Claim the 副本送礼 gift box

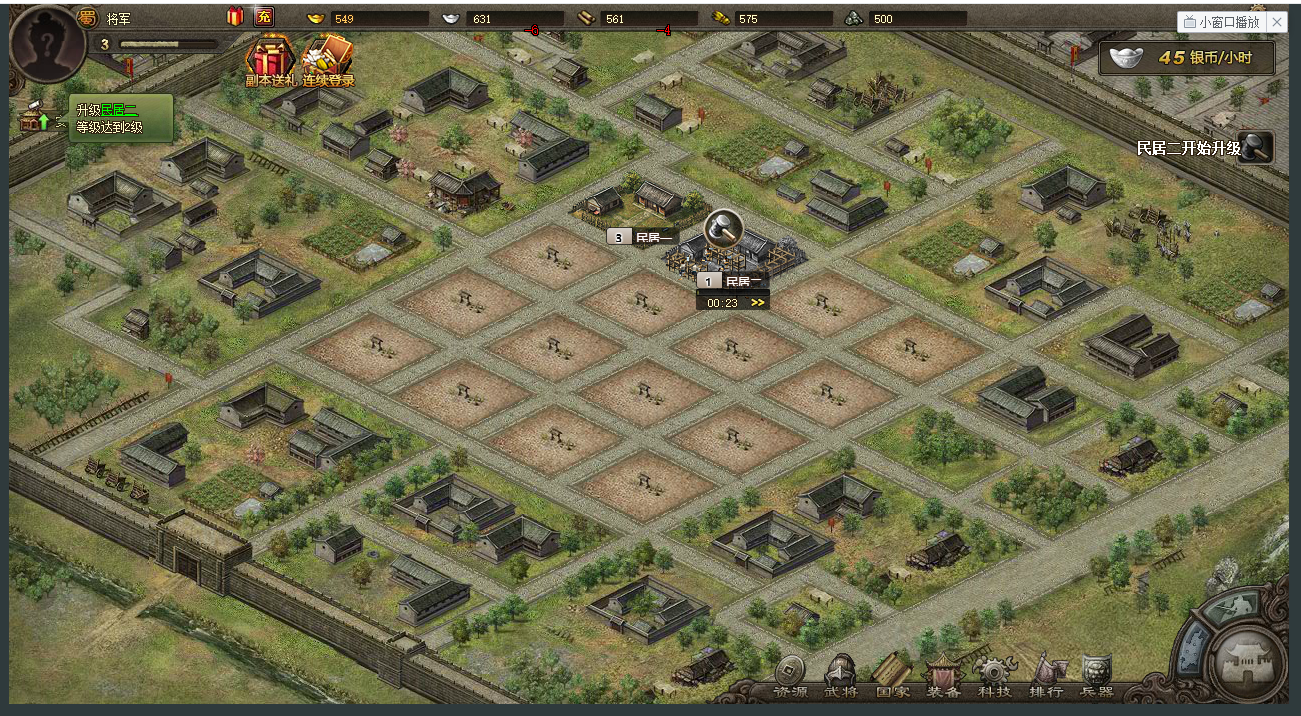click(272, 60)
